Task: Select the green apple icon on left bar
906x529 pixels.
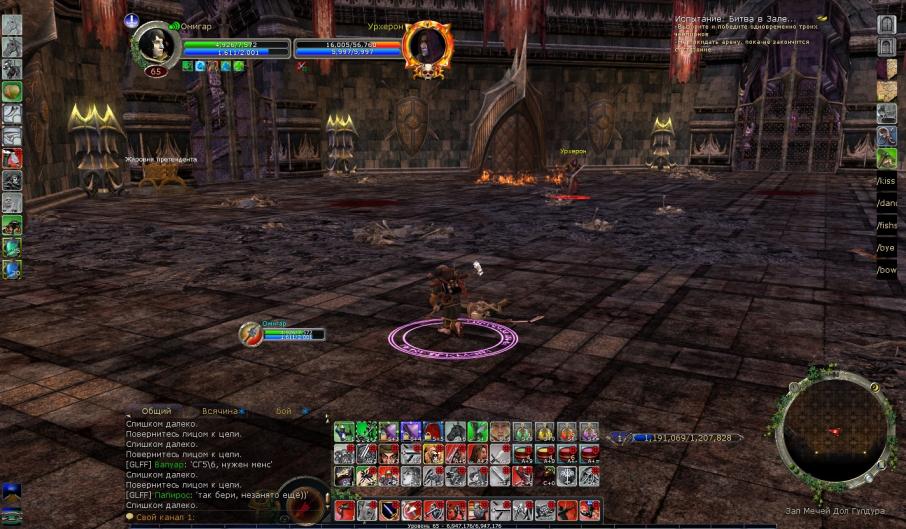Action: pyautogui.click(x=12, y=92)
